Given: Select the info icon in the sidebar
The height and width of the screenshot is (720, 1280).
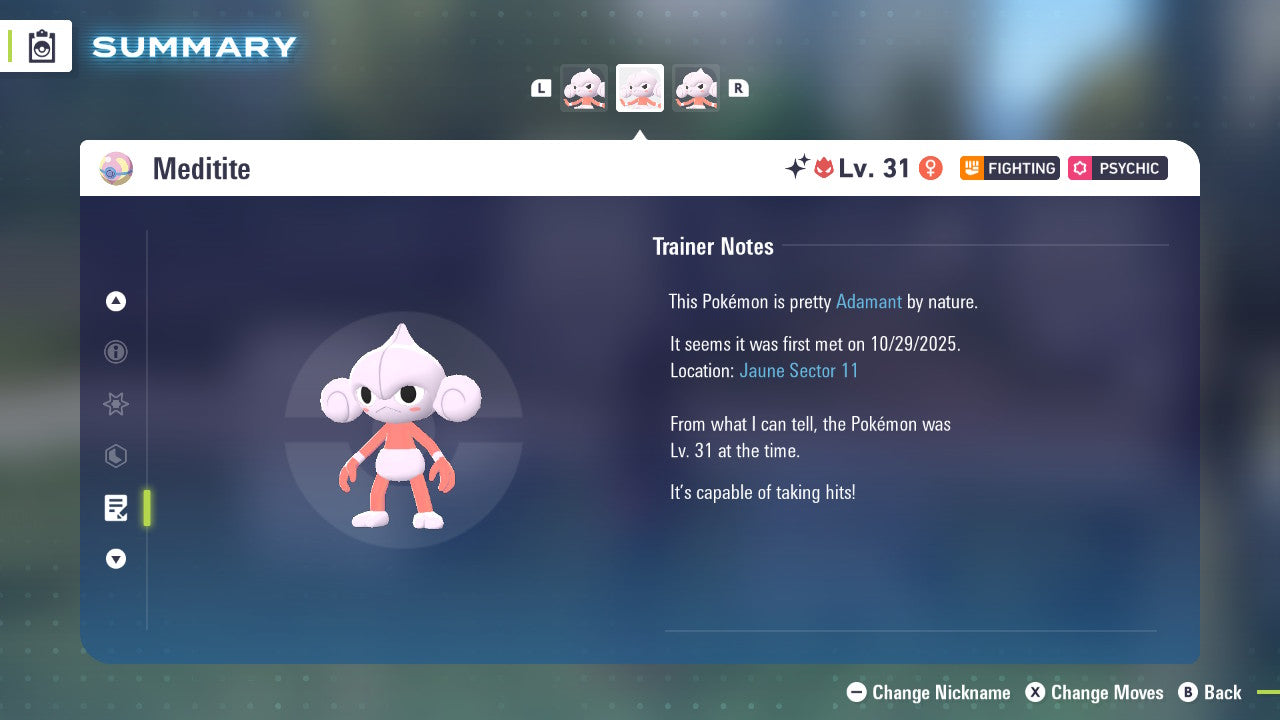Looking at the screenshot, I should tap(115, 352).
